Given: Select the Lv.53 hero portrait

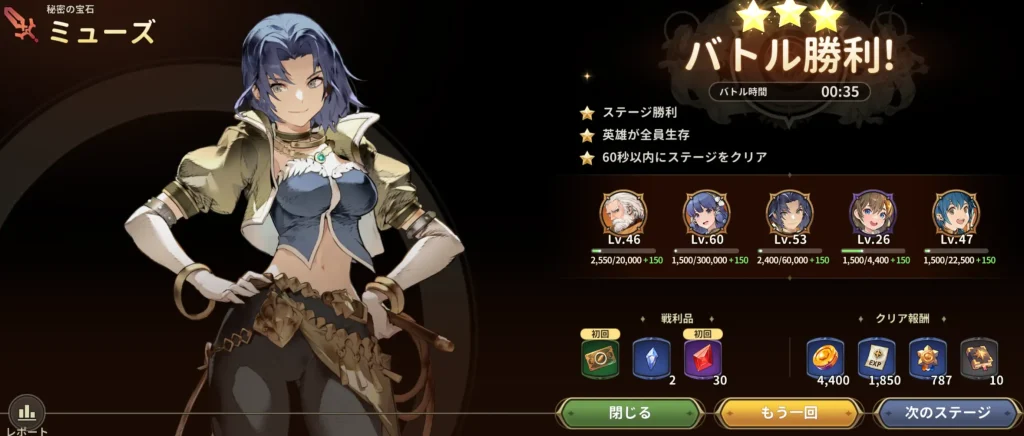Looking at the screenshot, I should (790, 214).
